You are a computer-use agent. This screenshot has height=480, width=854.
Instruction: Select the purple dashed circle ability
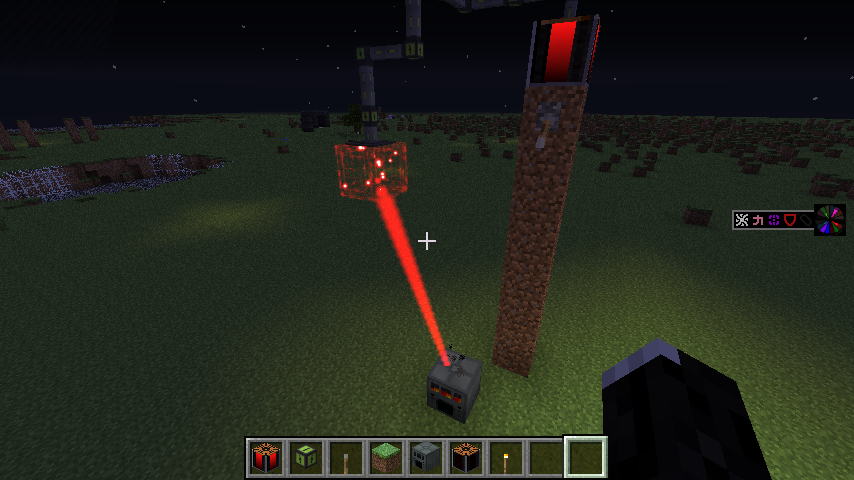pyautogui.click(x=774, y=220)
